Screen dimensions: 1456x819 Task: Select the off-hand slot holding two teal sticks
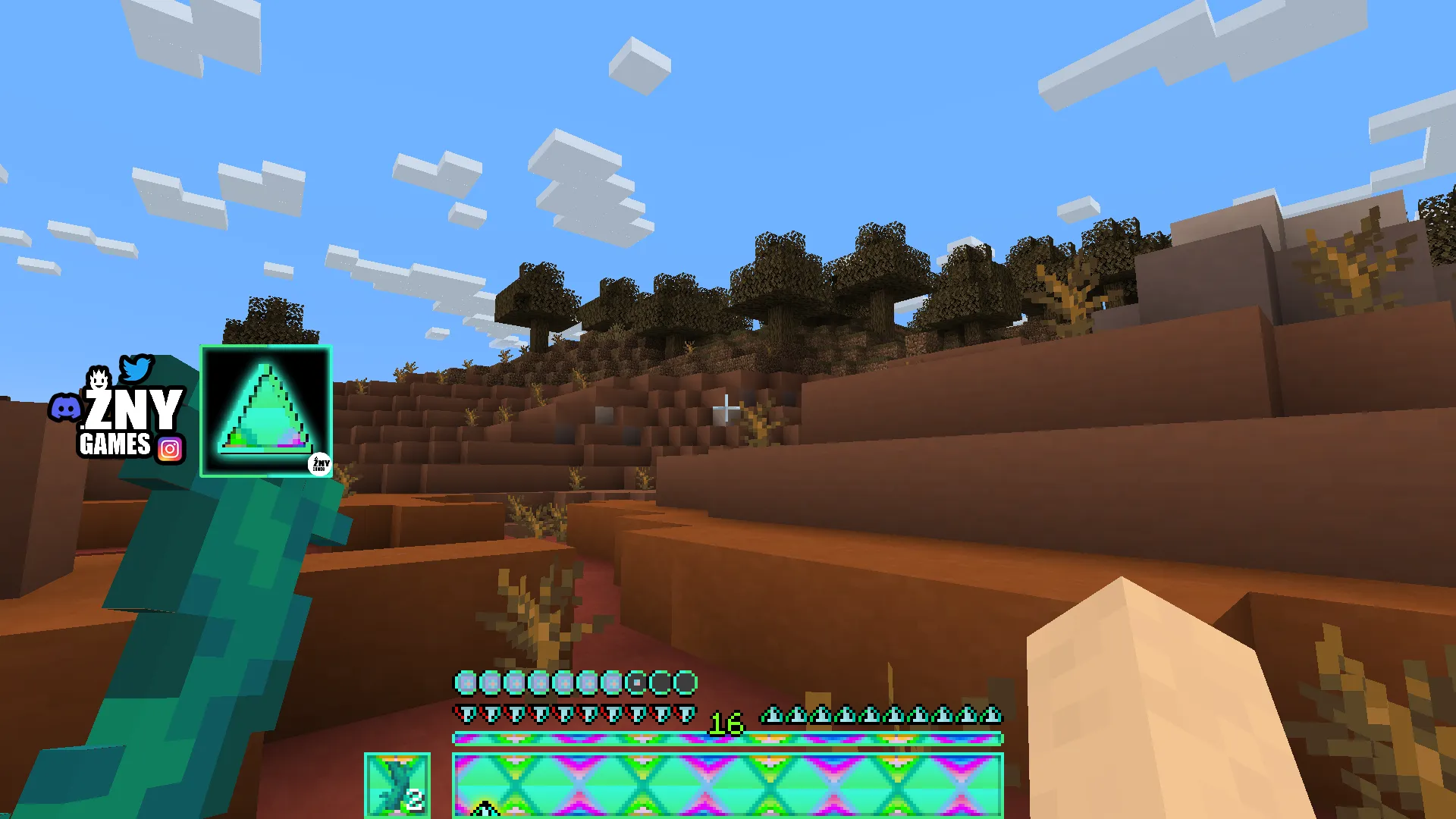click(x=397, y=785)
